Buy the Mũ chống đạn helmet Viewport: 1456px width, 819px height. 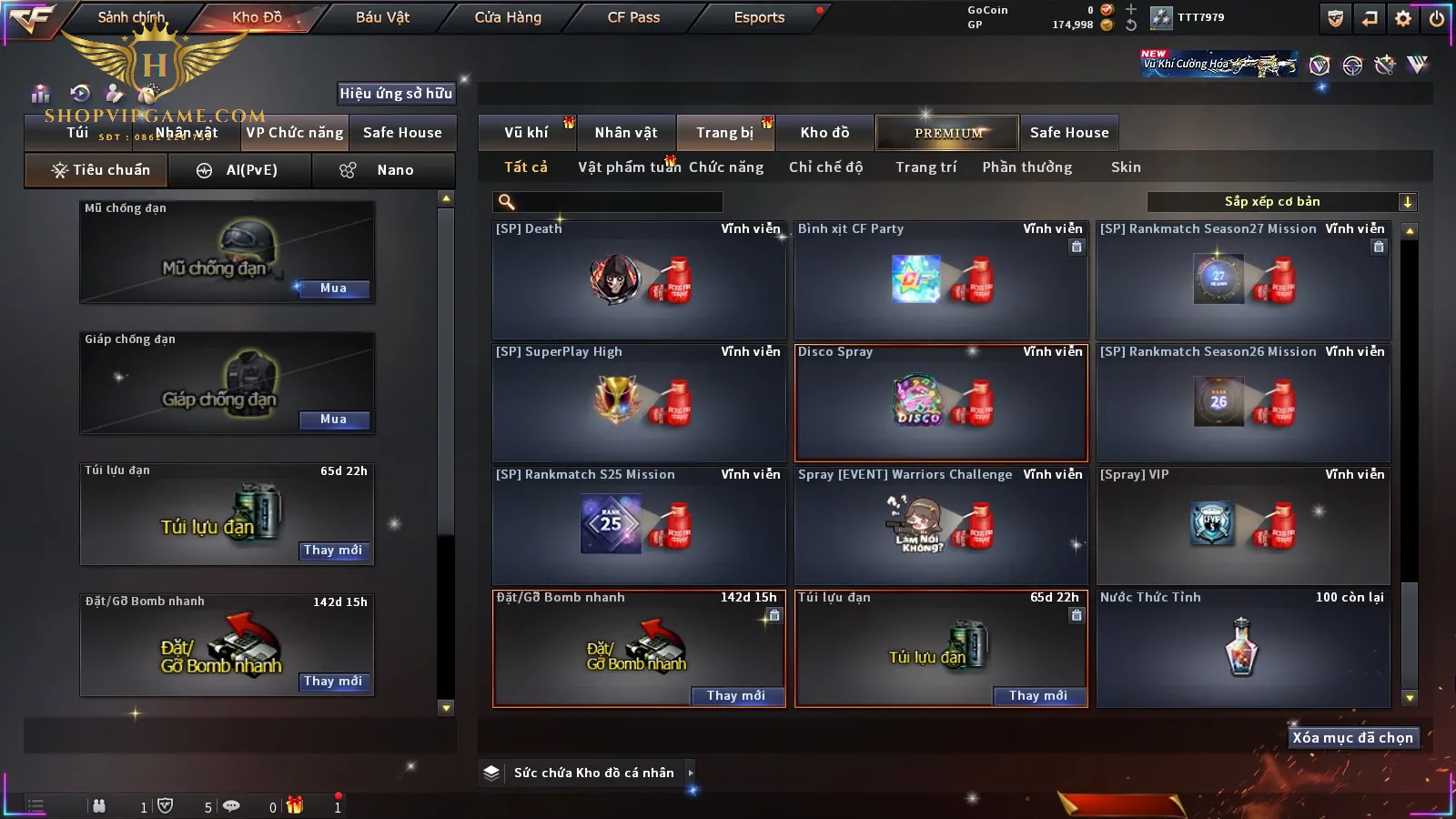coord(333,288)
